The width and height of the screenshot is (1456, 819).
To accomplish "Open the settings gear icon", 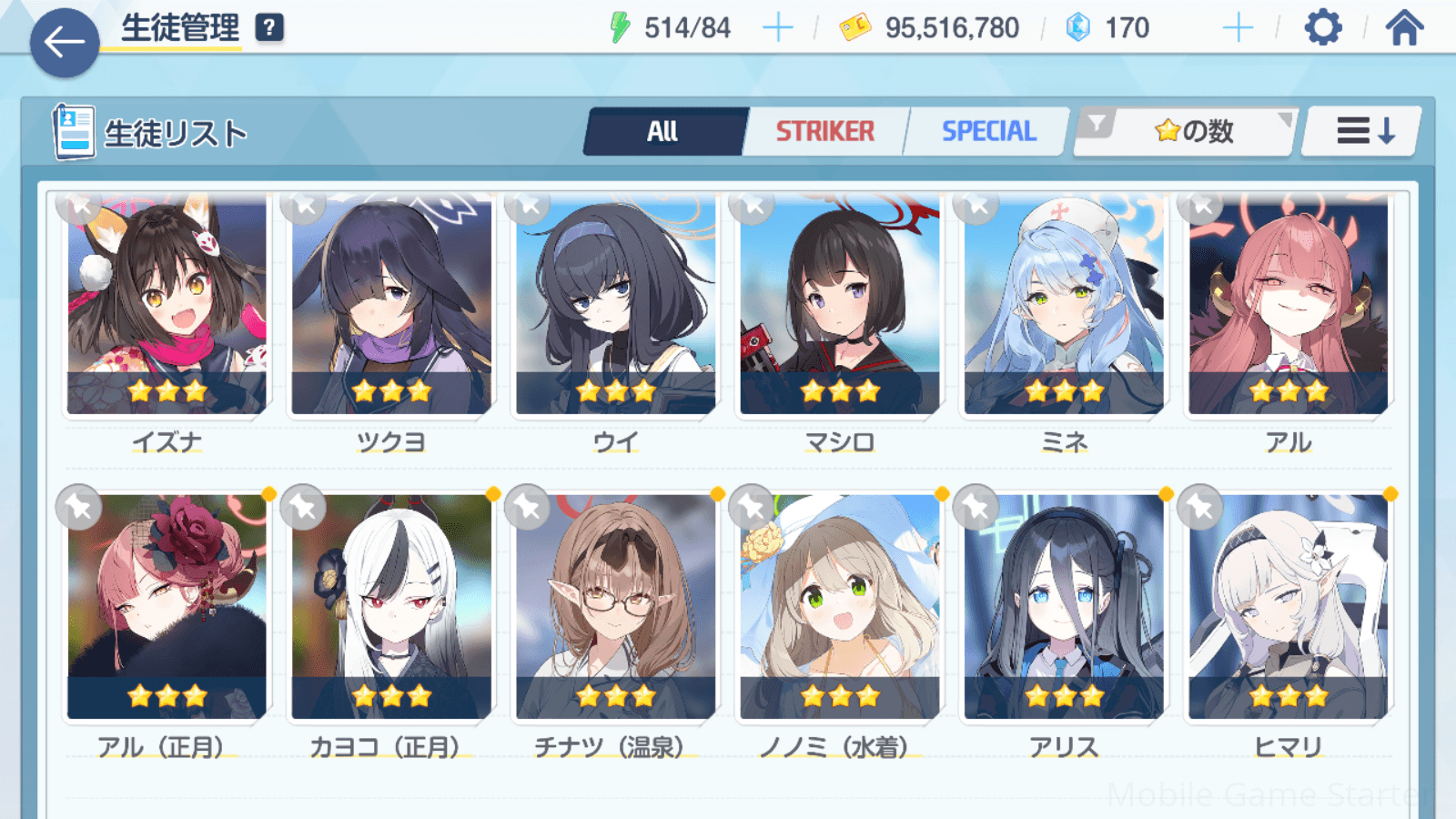I will coord(1322,28).
